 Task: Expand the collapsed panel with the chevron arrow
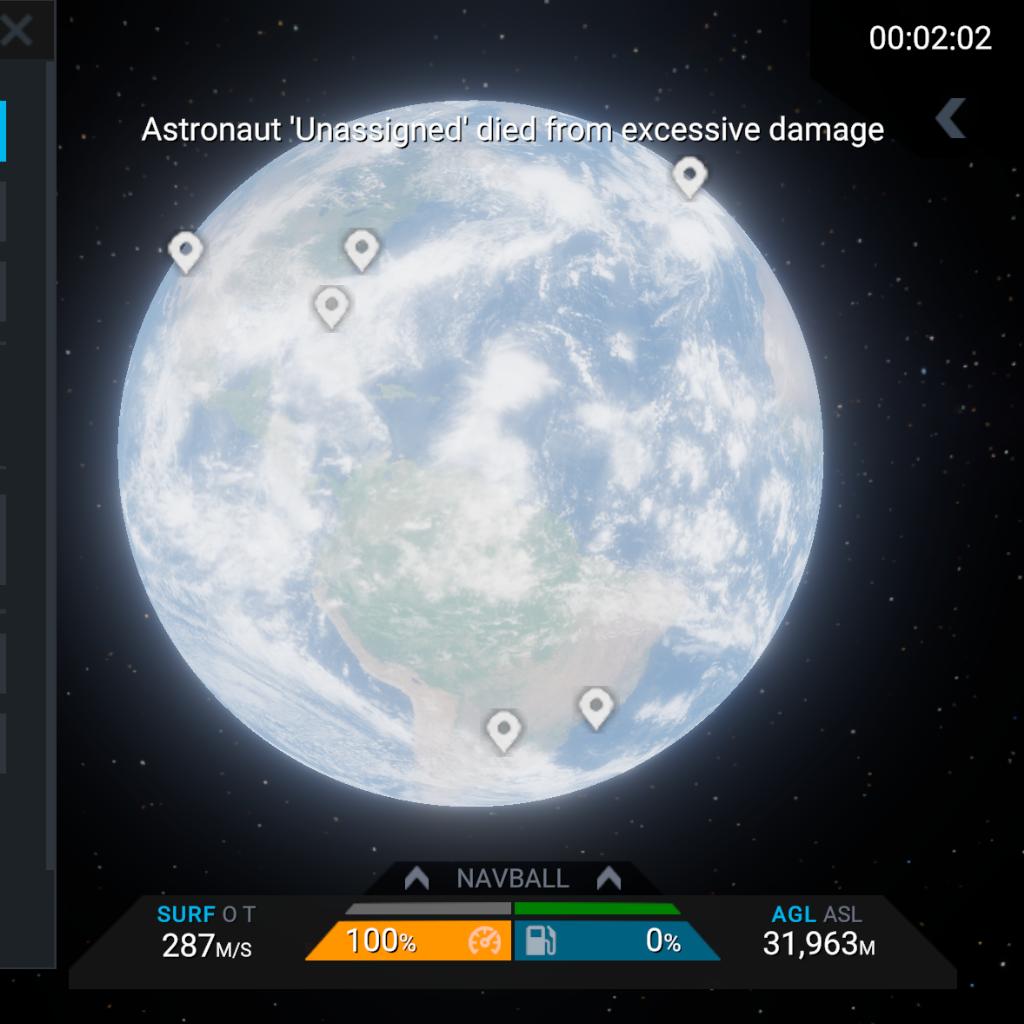(x=950, y=118)
